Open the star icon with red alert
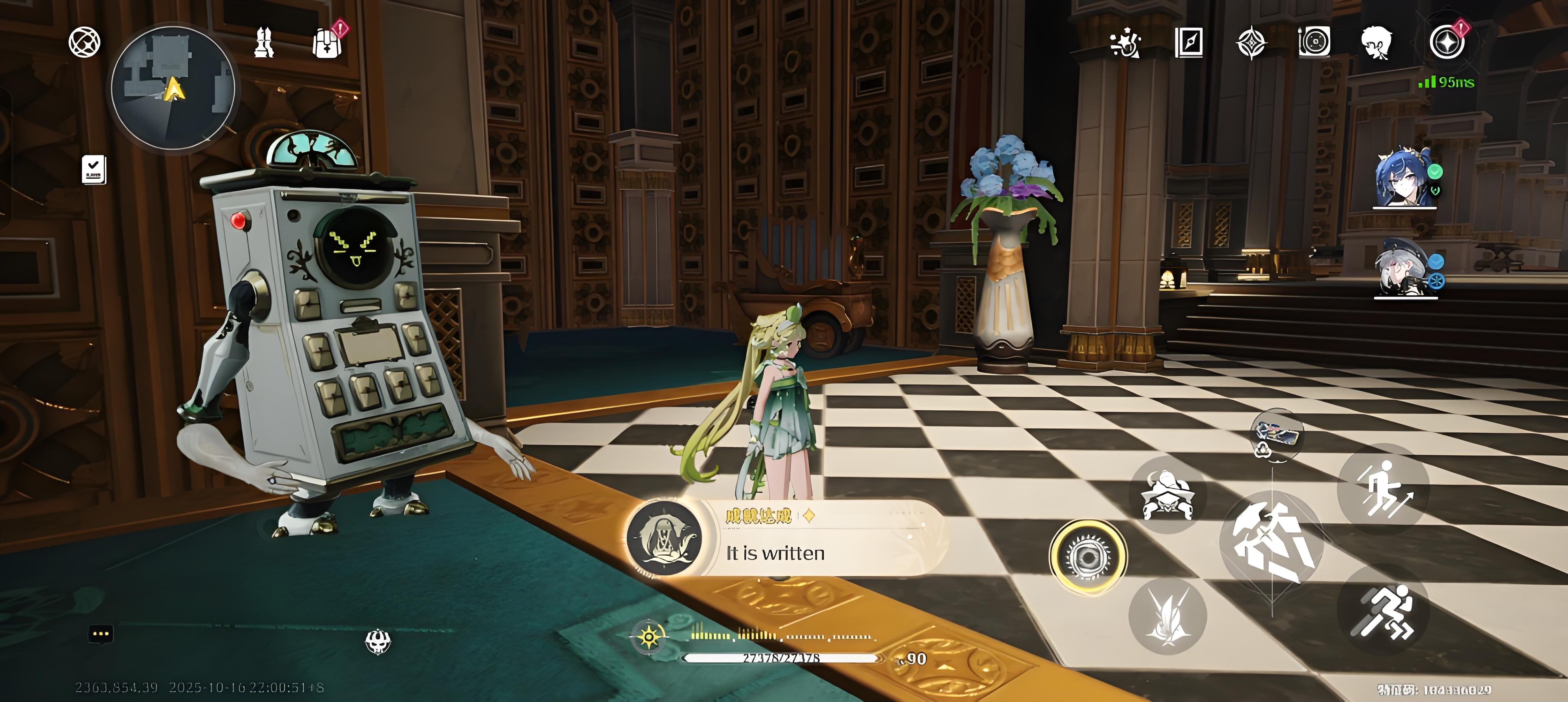Screen dimensions: 1568x702 1447,43
